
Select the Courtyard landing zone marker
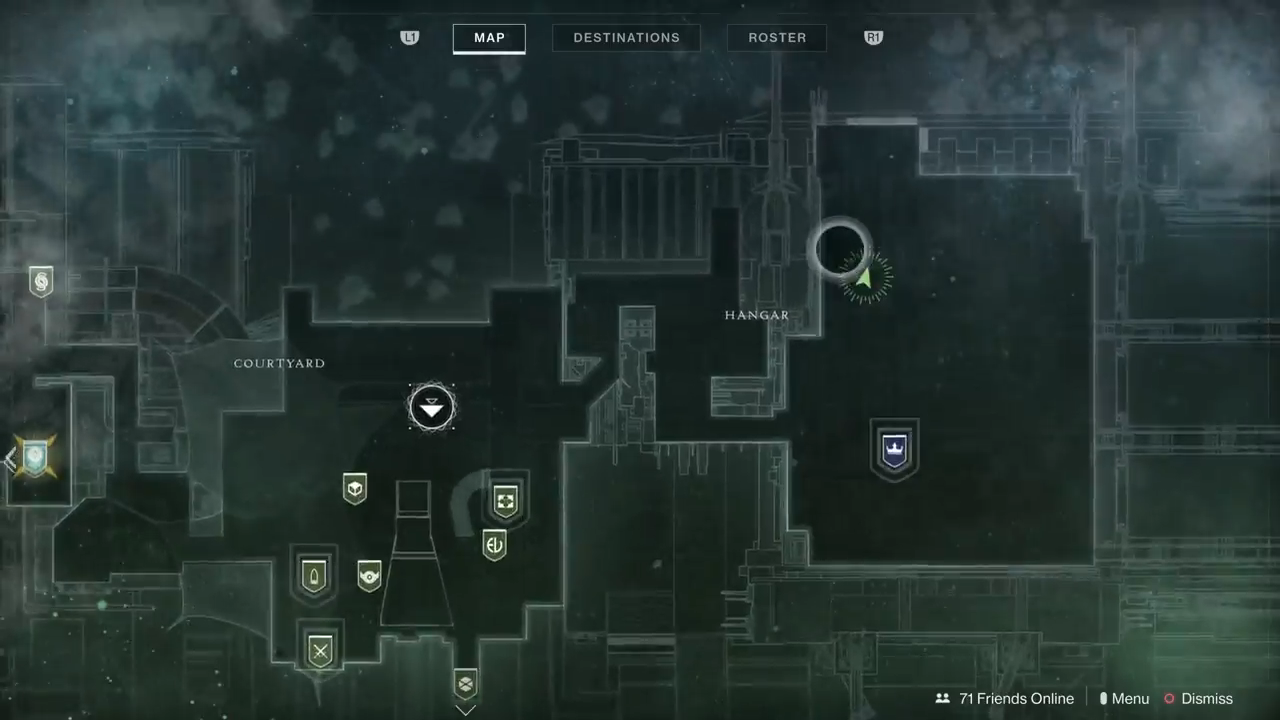[432, 408]
